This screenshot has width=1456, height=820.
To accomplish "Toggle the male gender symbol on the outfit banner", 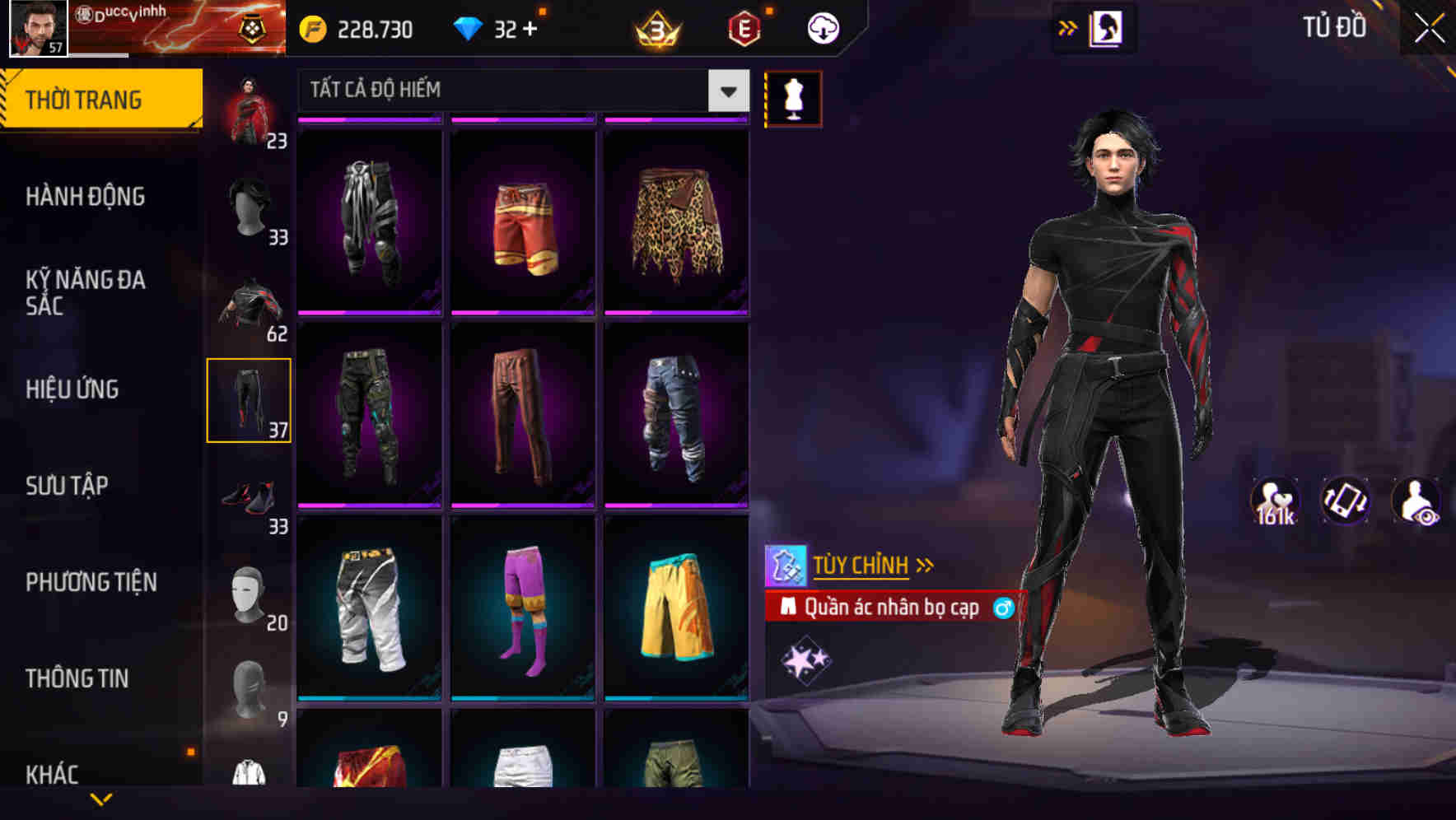I will point(1003,608).
